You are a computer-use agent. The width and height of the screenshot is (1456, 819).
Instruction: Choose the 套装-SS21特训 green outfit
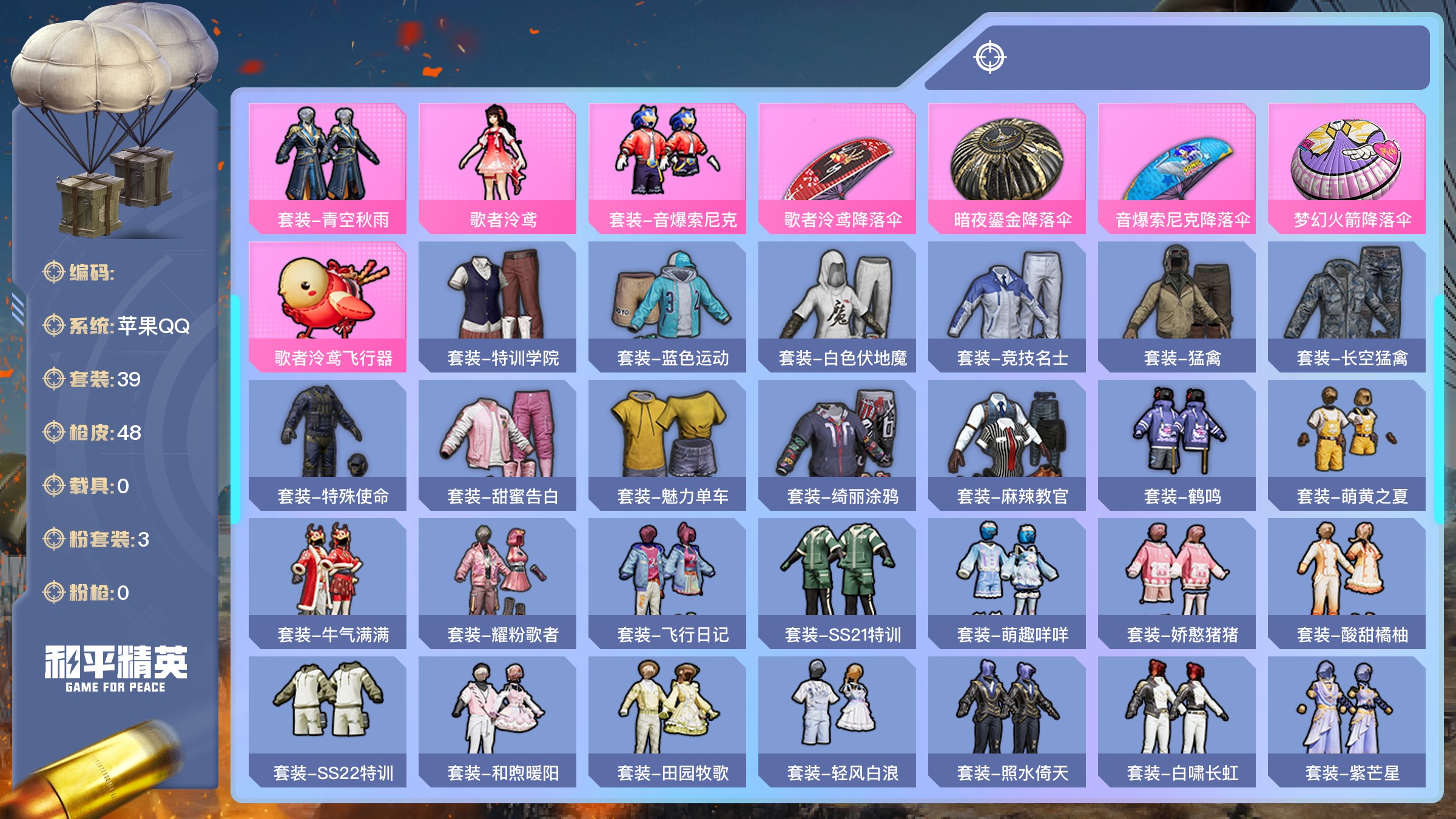pyautogui.click(x=837, y=583)
